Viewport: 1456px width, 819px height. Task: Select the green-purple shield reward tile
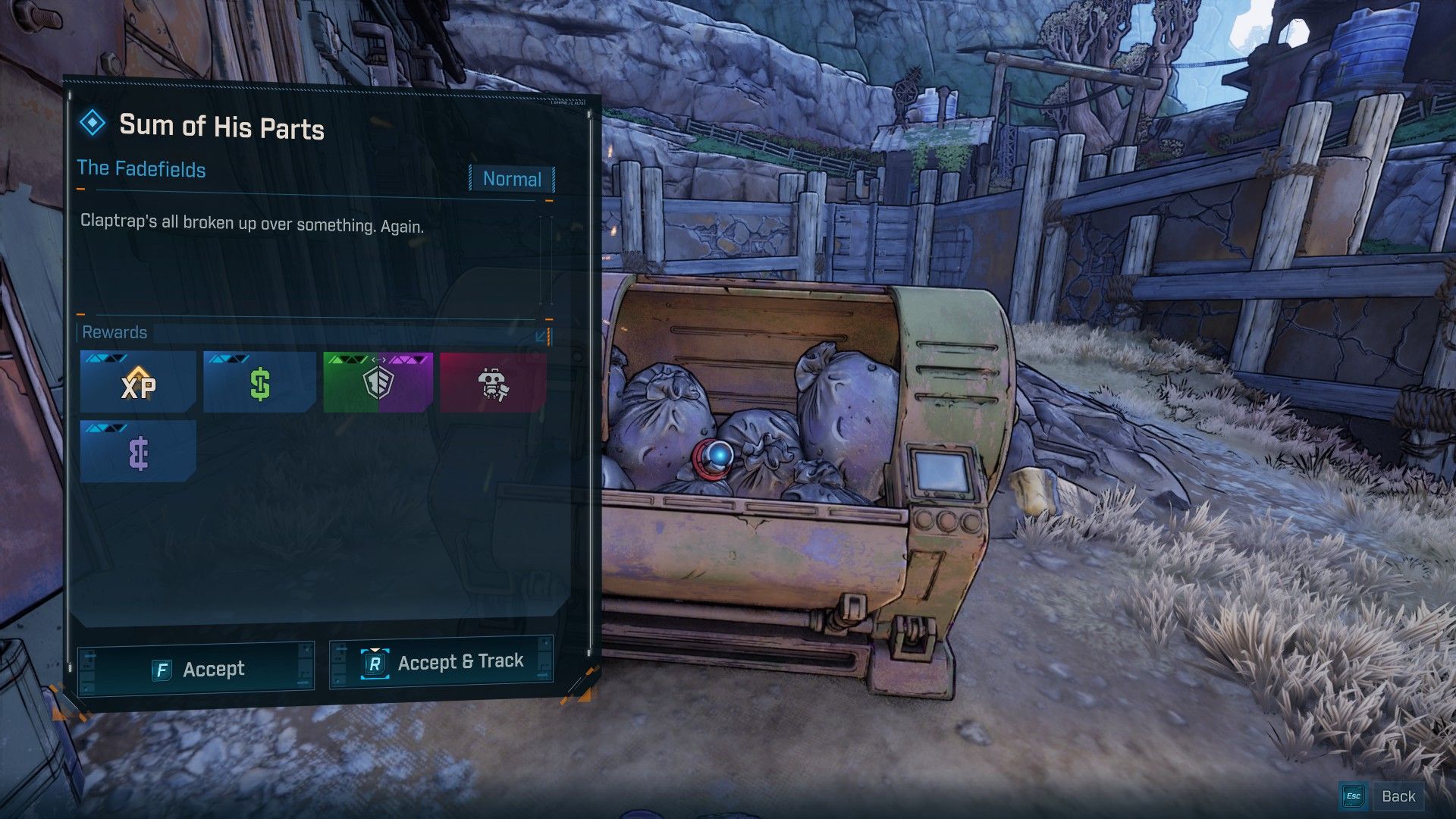(x=378, y=383)
